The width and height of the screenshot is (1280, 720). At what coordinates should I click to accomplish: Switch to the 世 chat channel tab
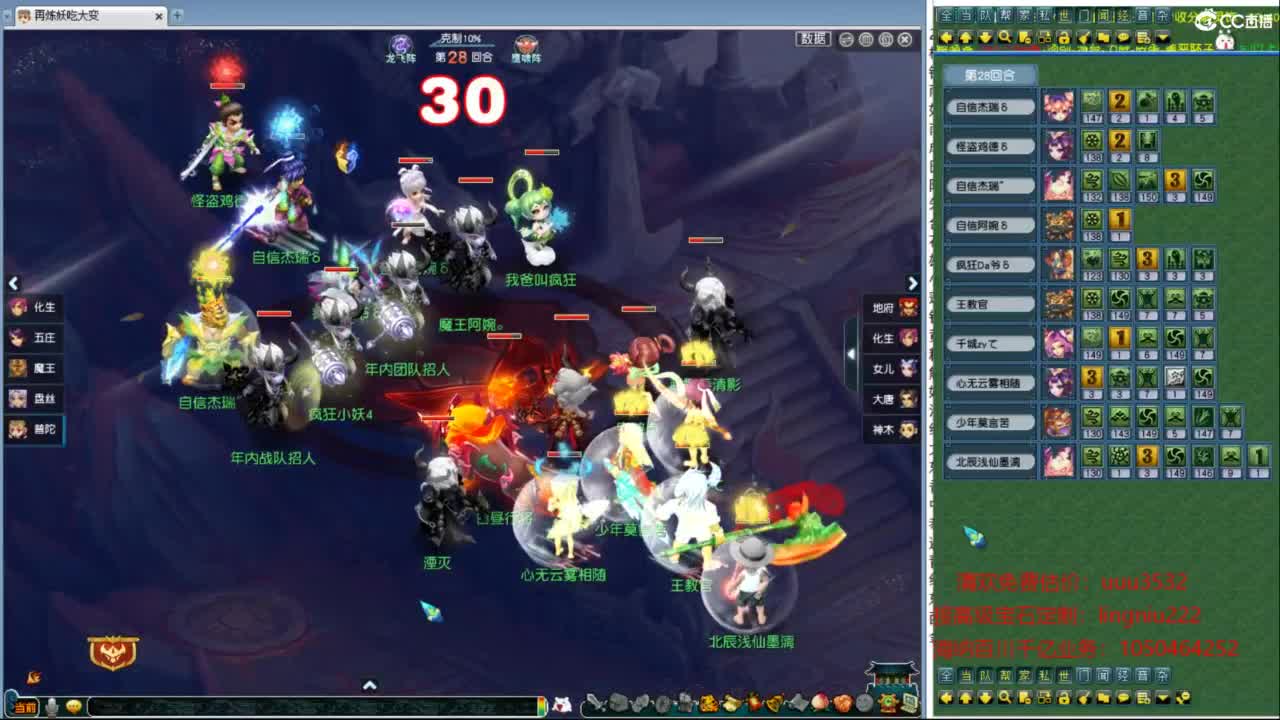click(x=1064, y=15)
